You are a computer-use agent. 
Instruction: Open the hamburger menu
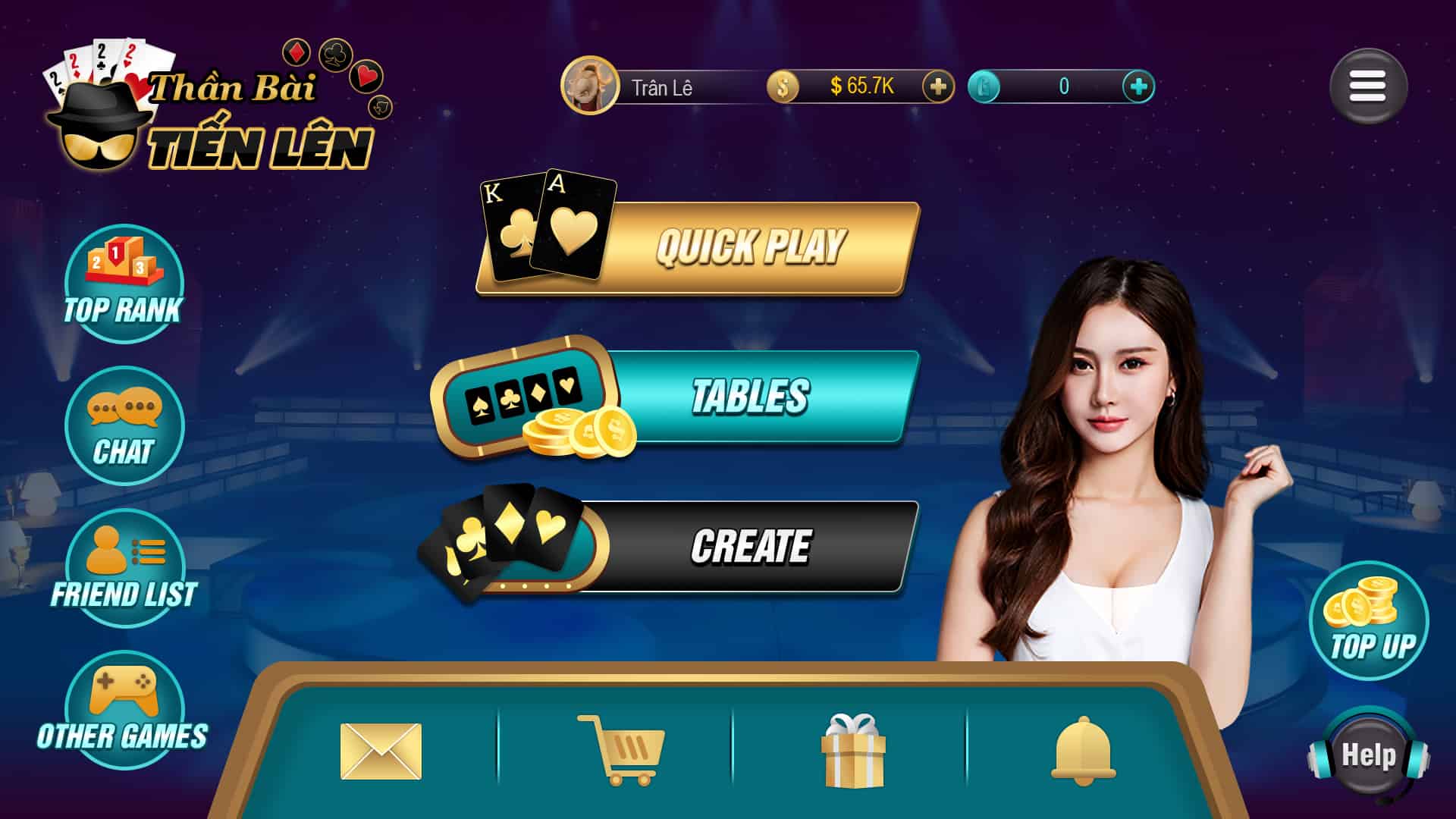[x=1367, y=86]
